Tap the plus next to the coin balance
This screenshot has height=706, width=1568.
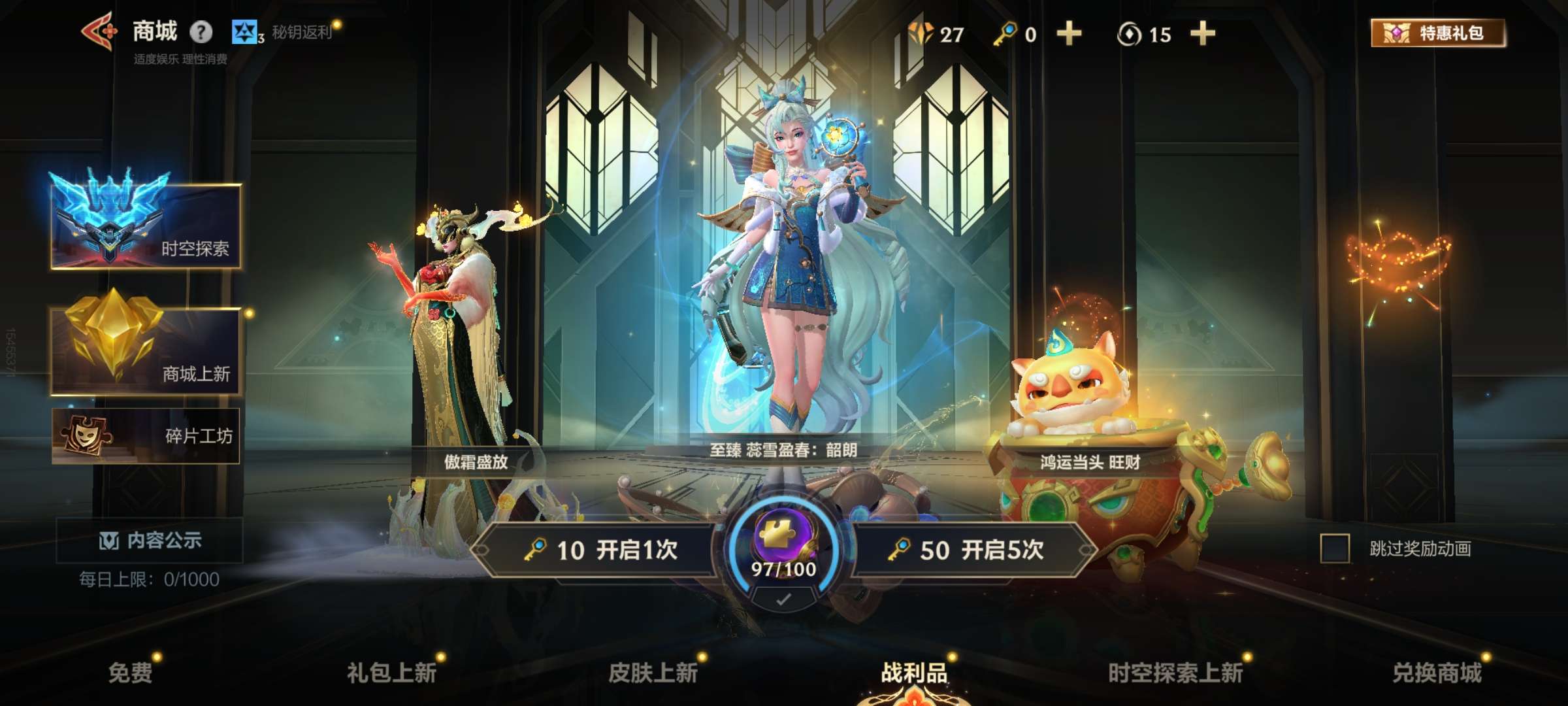click(x=1202, y=33)
